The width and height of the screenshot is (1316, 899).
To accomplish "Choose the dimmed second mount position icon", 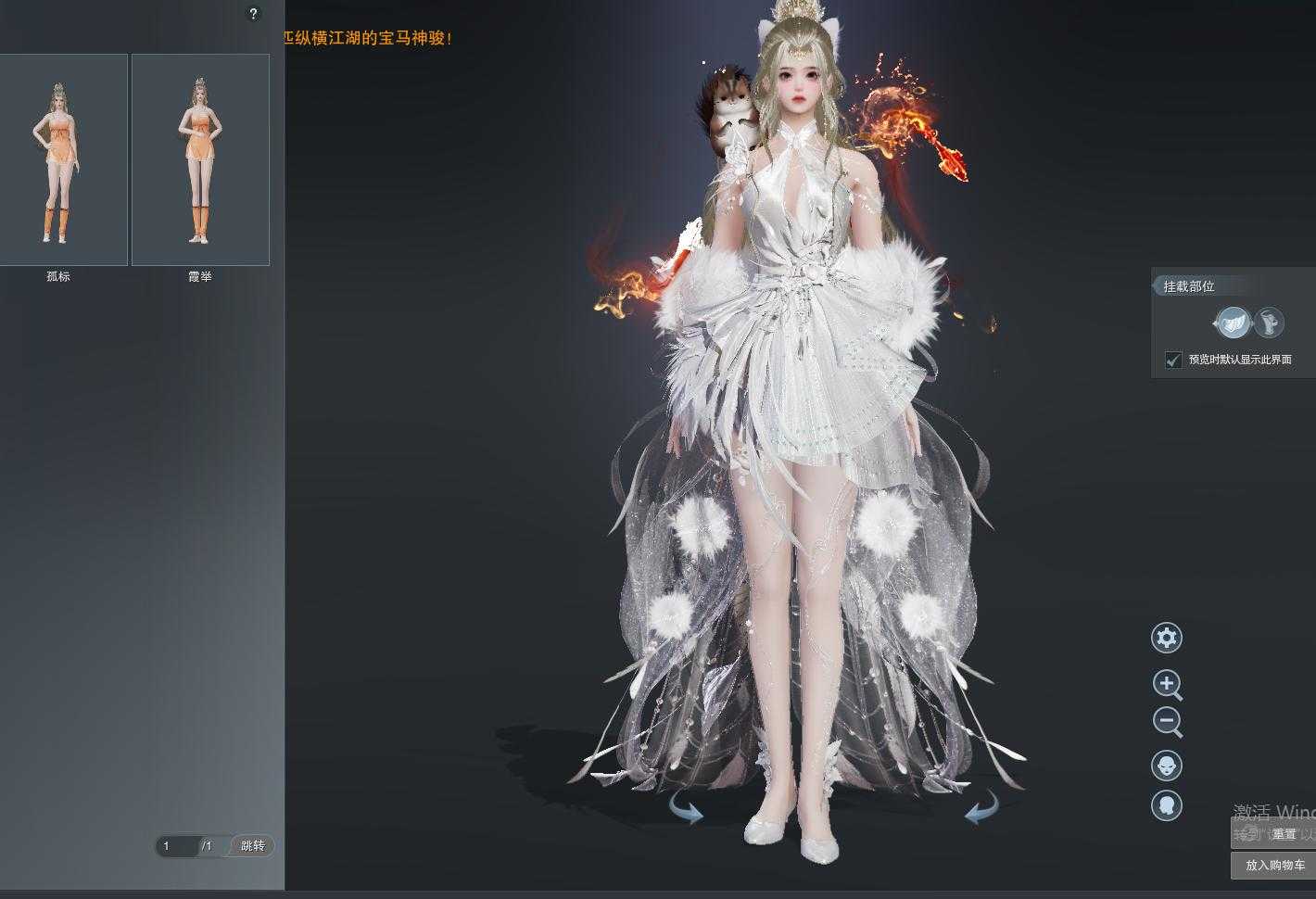I will tap(1270, 323).
